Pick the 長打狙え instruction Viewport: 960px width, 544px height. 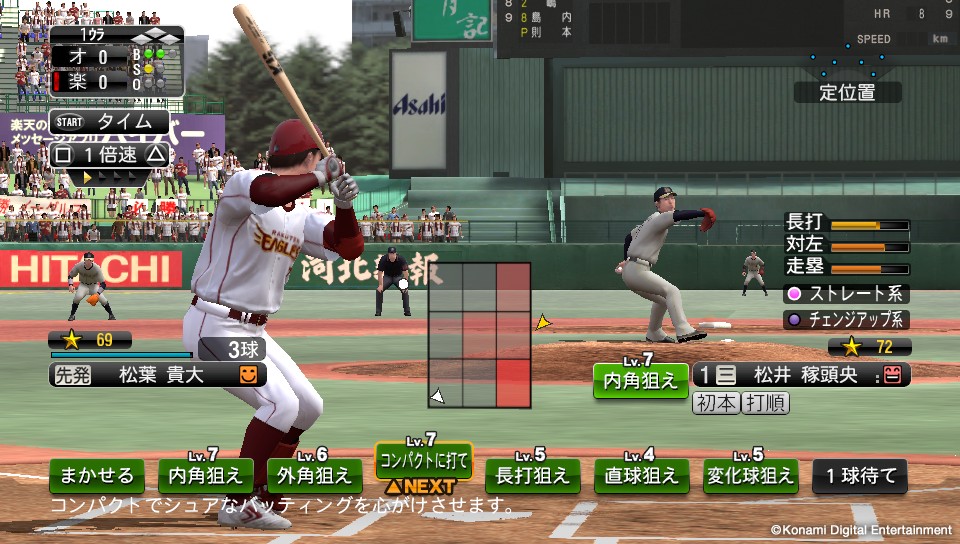532,476
